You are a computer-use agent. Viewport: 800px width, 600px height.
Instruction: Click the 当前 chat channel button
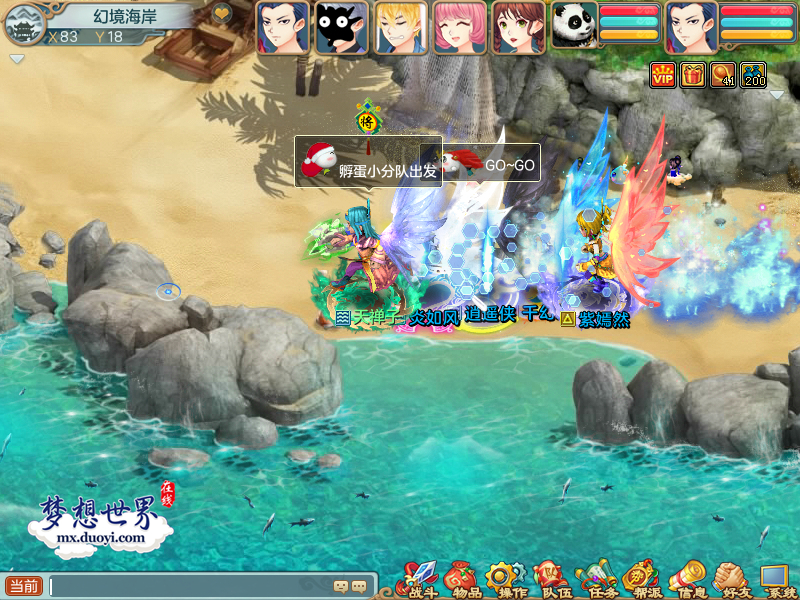[24, 586]
